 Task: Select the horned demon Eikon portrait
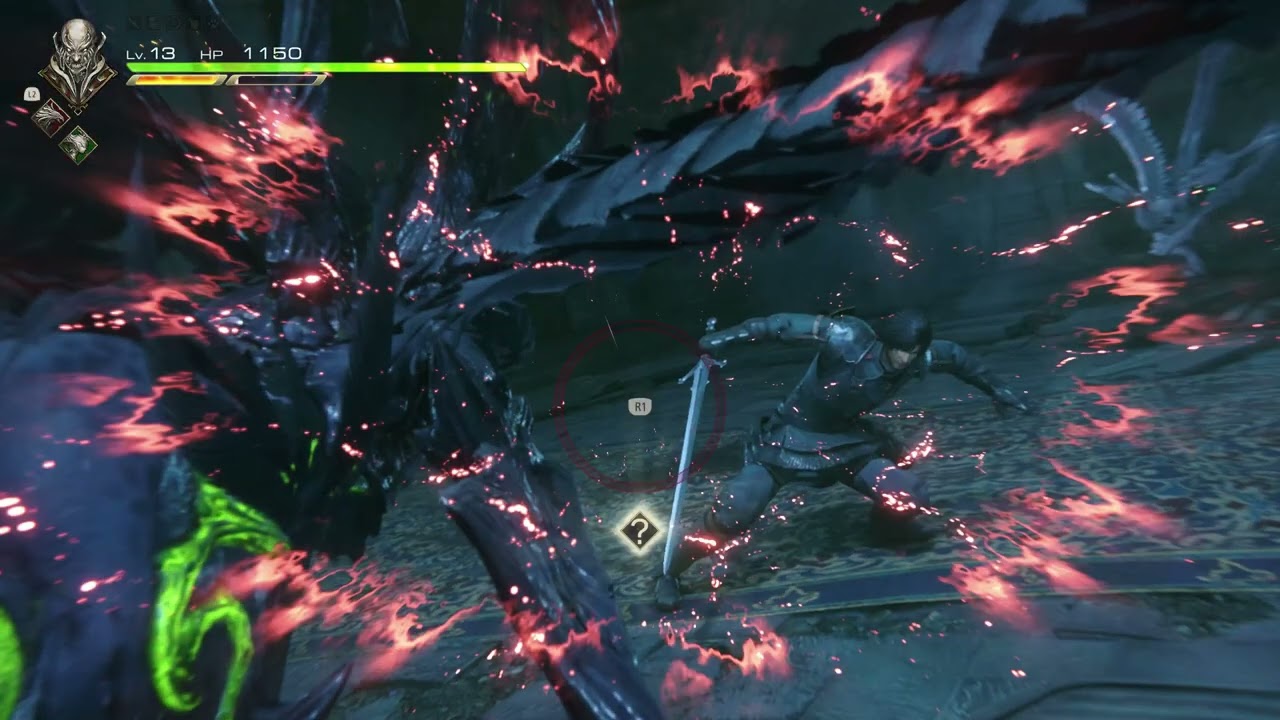click(x=76, y=62)
